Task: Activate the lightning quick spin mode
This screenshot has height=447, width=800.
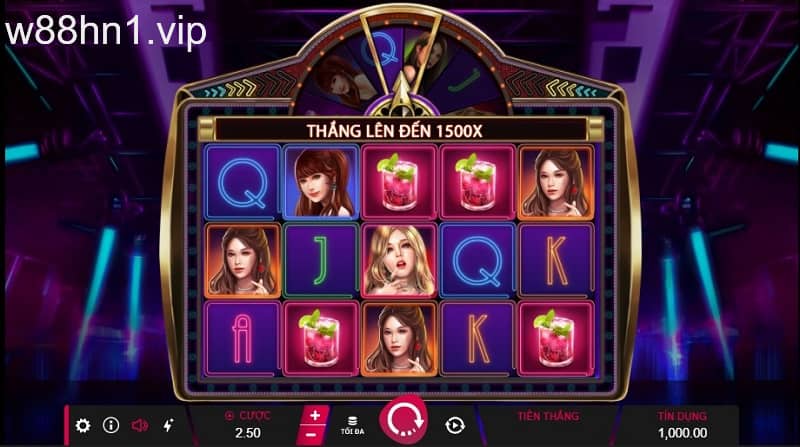Action: point(168,425)
